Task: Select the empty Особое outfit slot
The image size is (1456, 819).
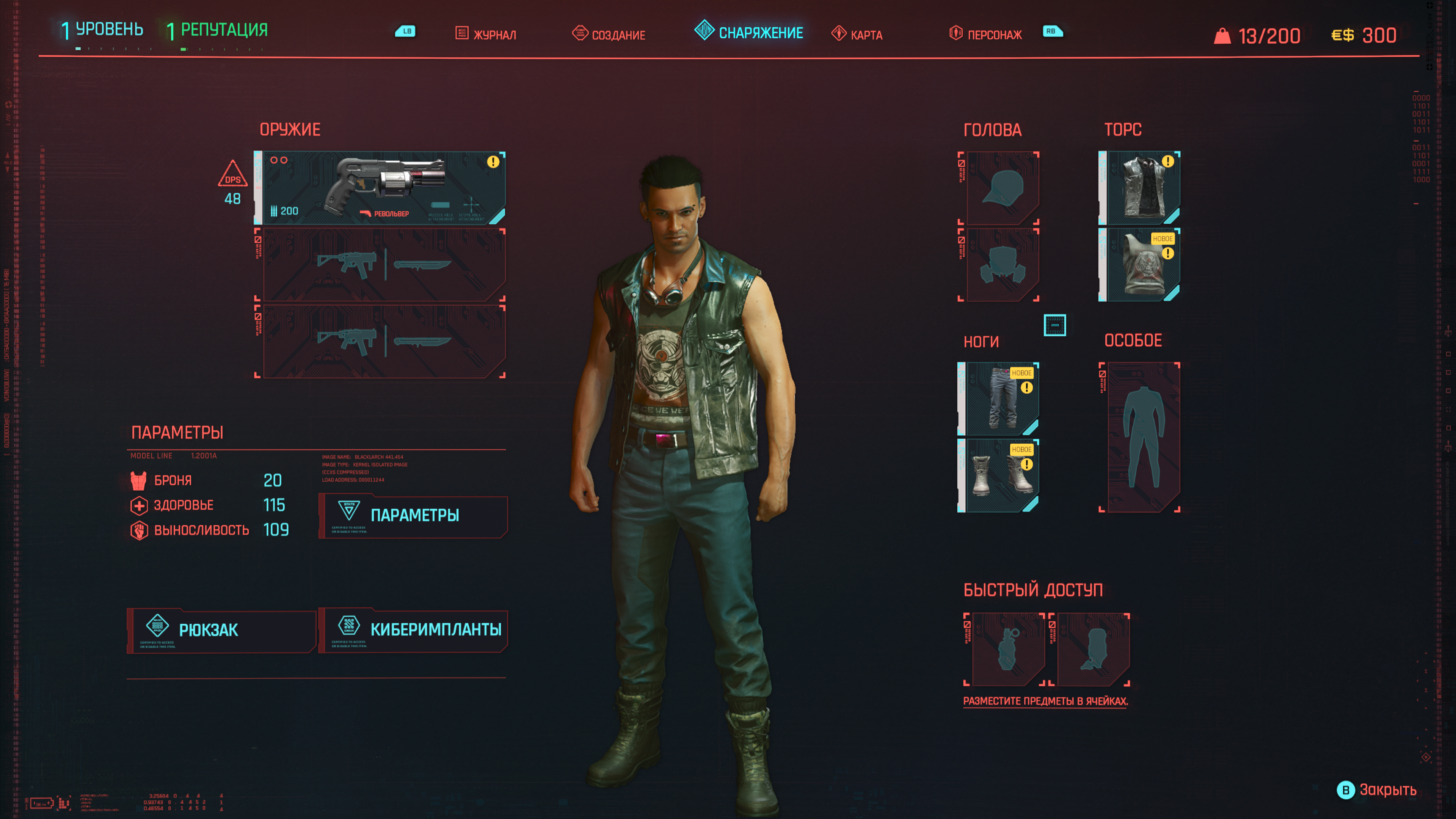Action: (x=1139, y=437)
